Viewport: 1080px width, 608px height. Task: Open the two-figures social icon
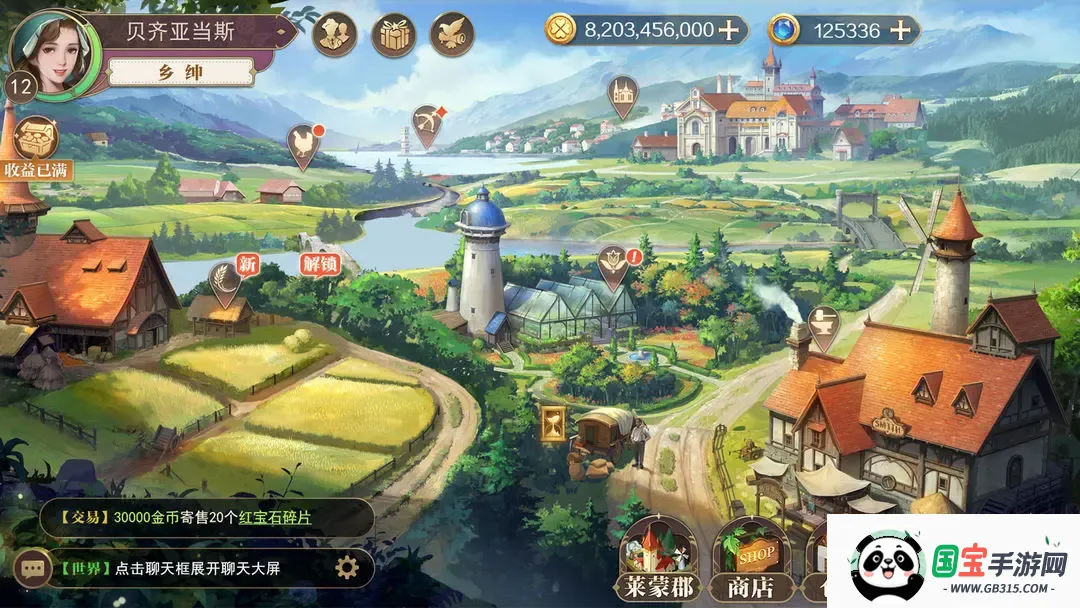[x=334, y=34]
